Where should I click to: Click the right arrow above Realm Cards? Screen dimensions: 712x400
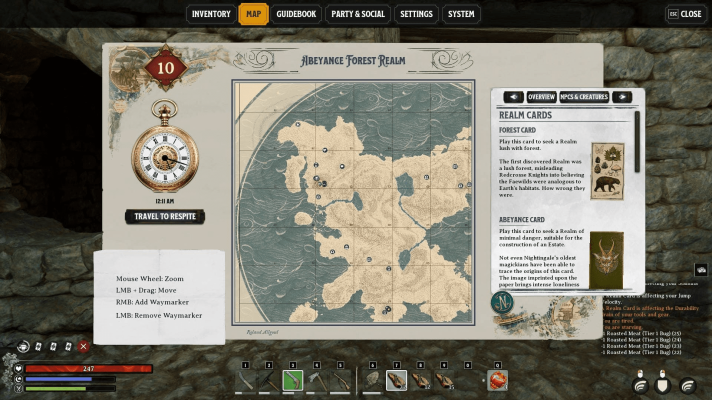click(x=621, y=97)
